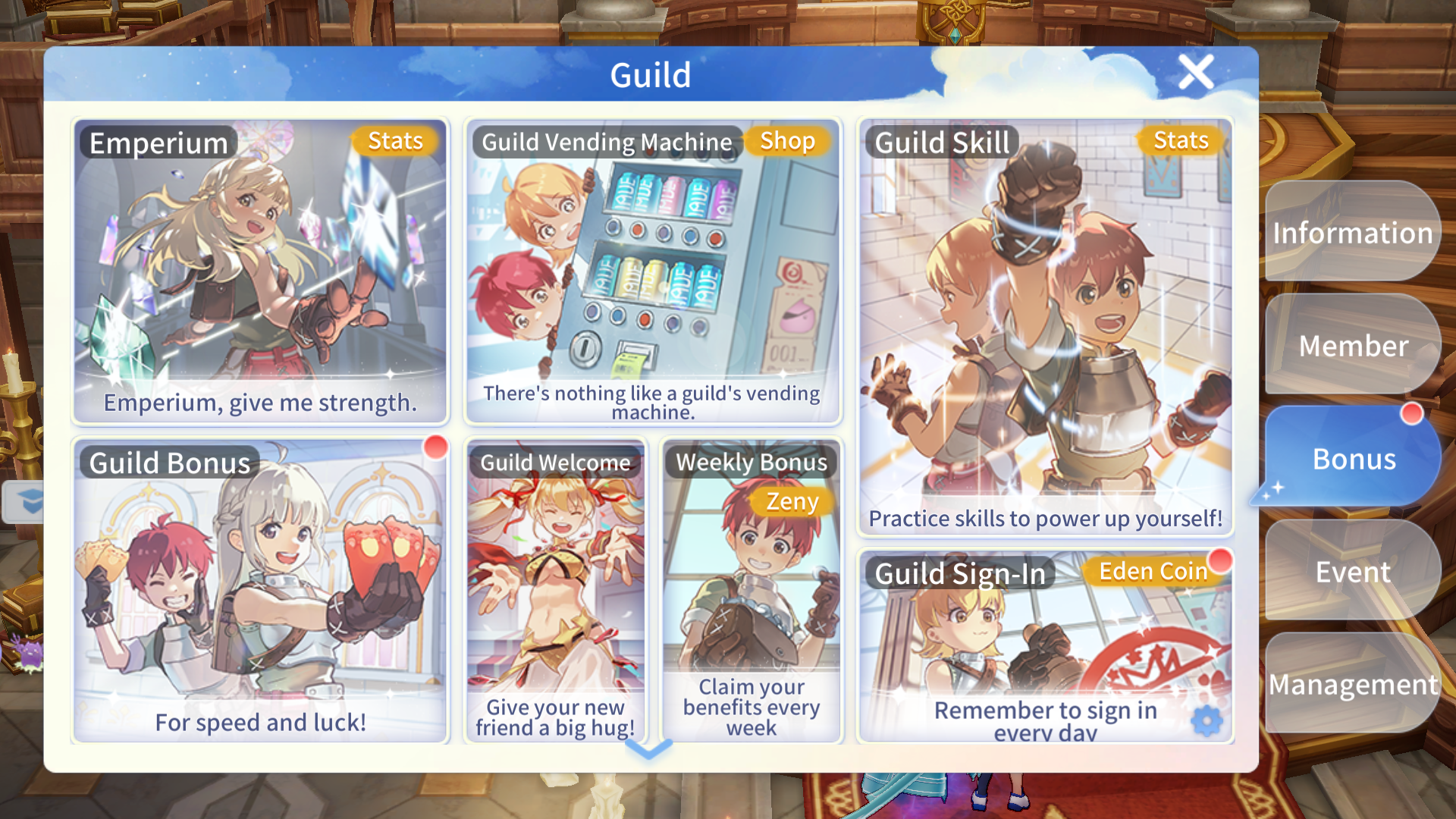Choose the Guild Welcome card
Viewport: 1456px width, 819px height.
(555, 591)
